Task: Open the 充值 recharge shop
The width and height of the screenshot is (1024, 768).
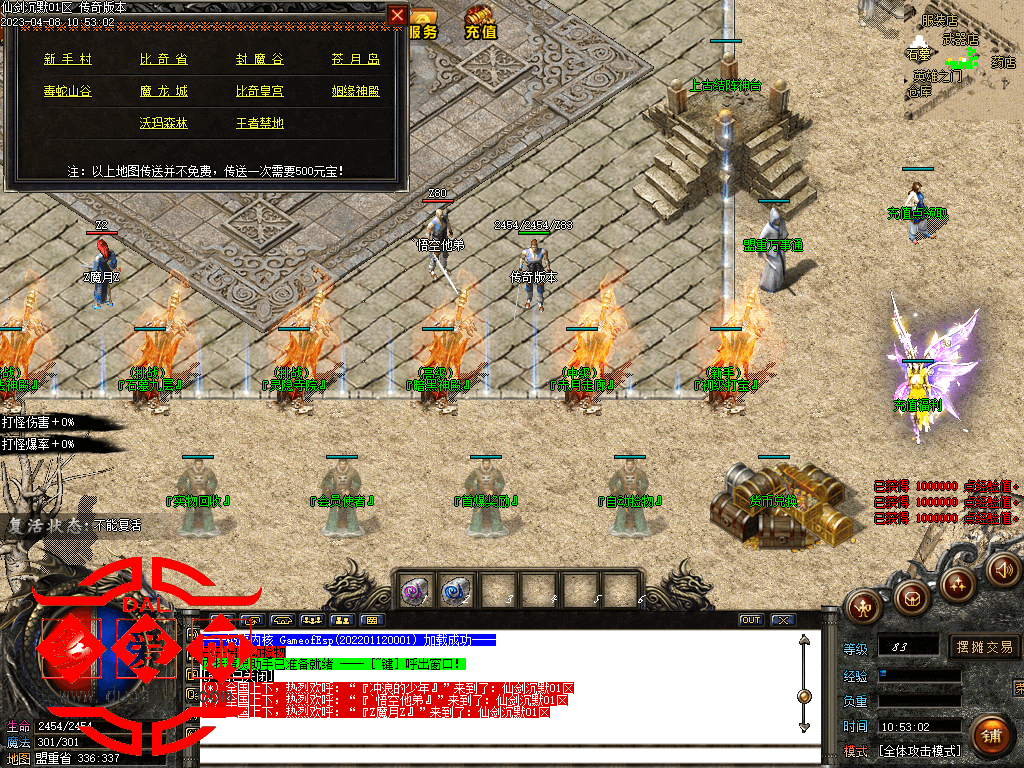Action: pos(481,23)
